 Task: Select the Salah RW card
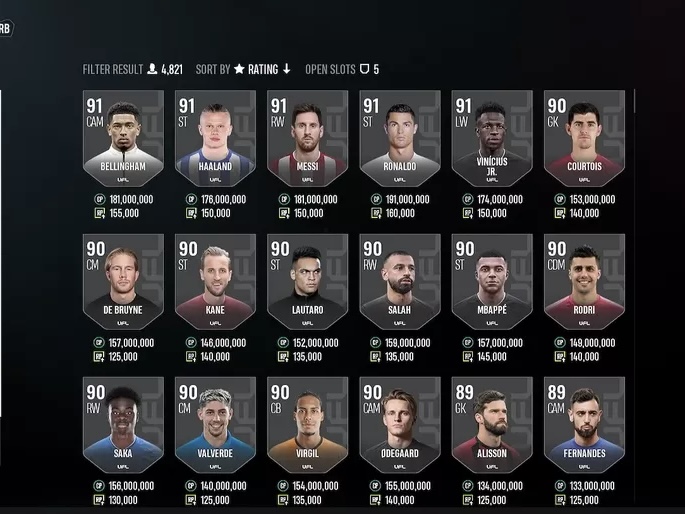[399, 282]
